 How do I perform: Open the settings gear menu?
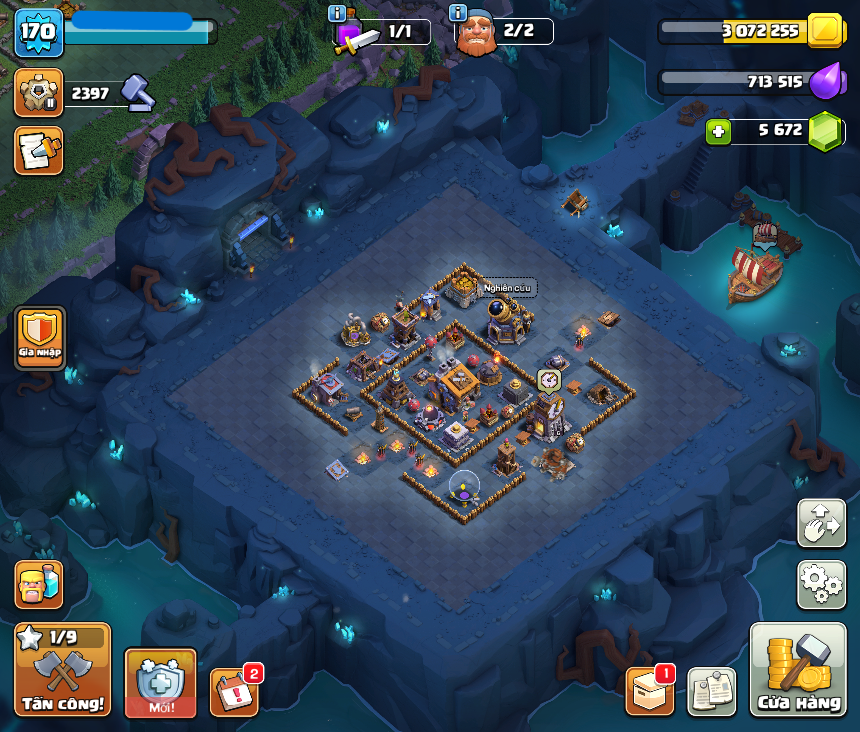(x=821, y=584)
